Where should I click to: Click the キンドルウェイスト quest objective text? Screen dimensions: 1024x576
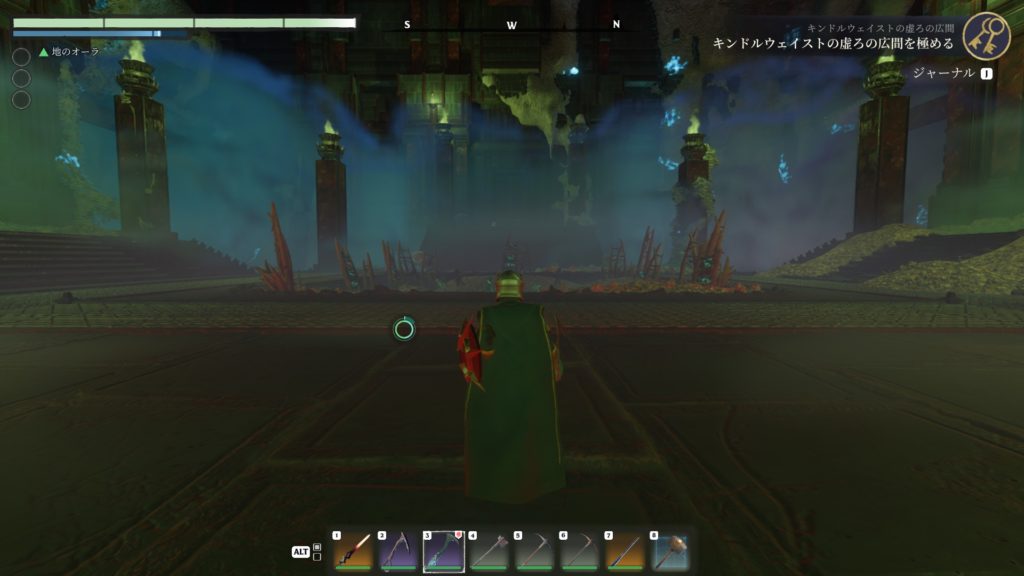click(832, 44)
